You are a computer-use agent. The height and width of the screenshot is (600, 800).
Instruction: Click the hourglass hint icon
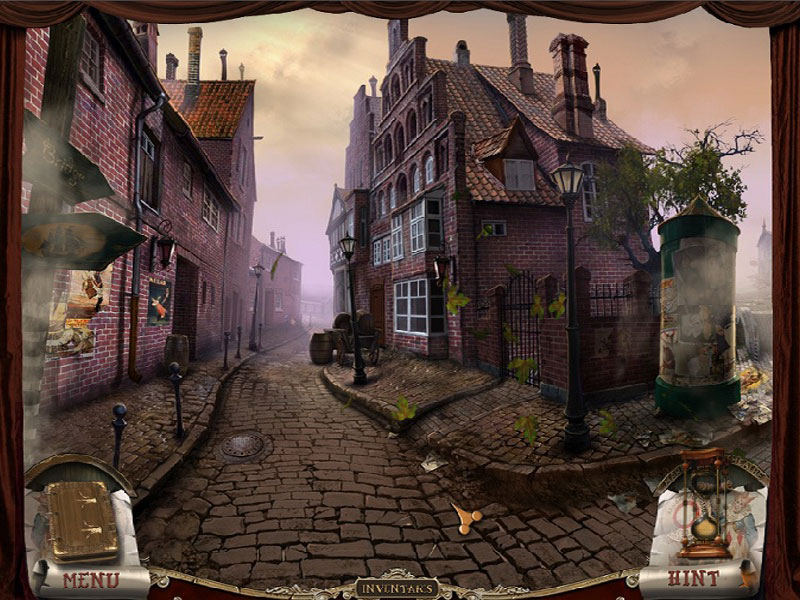click(705, 505)
